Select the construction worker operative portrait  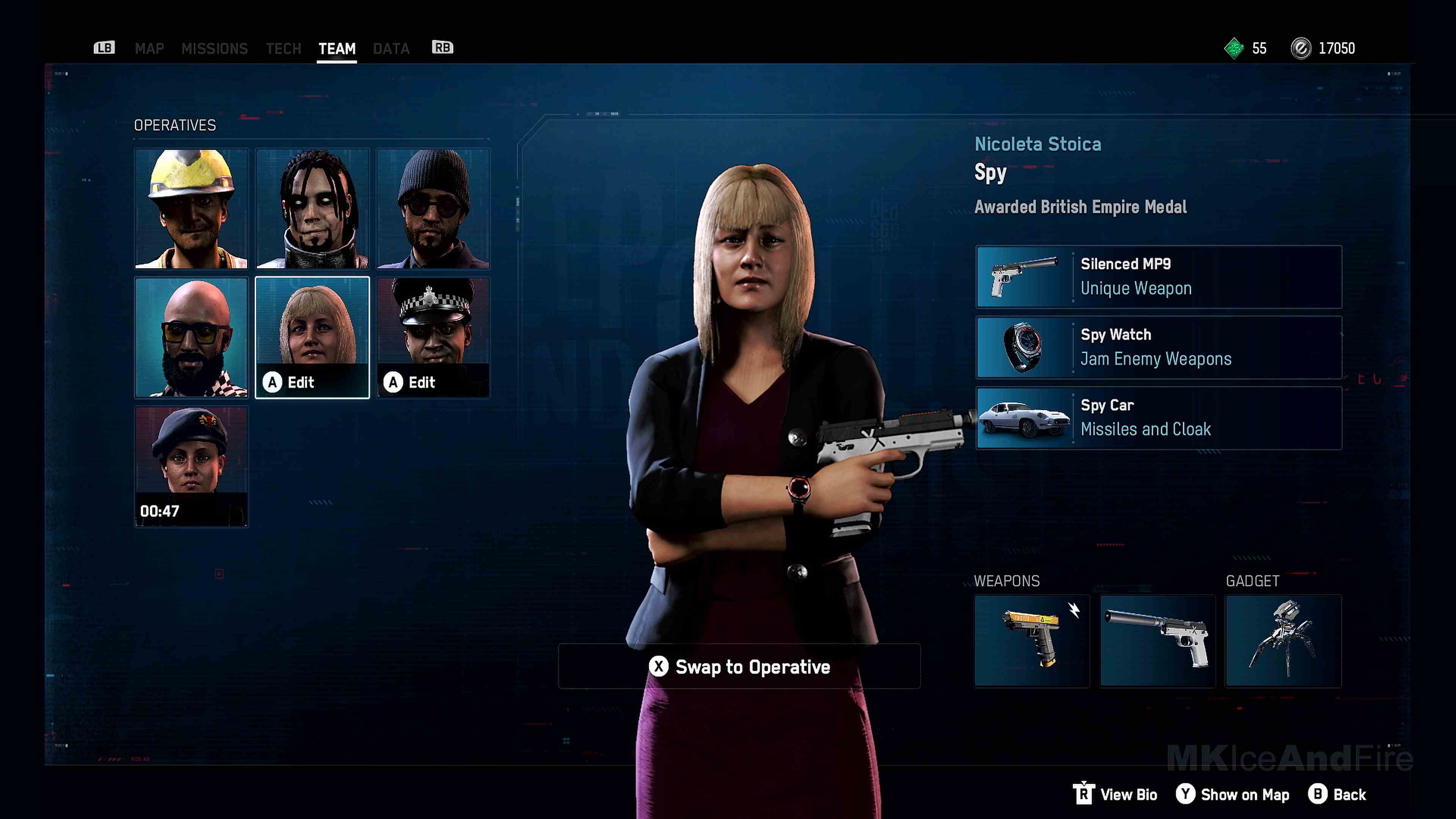(191, 209)
